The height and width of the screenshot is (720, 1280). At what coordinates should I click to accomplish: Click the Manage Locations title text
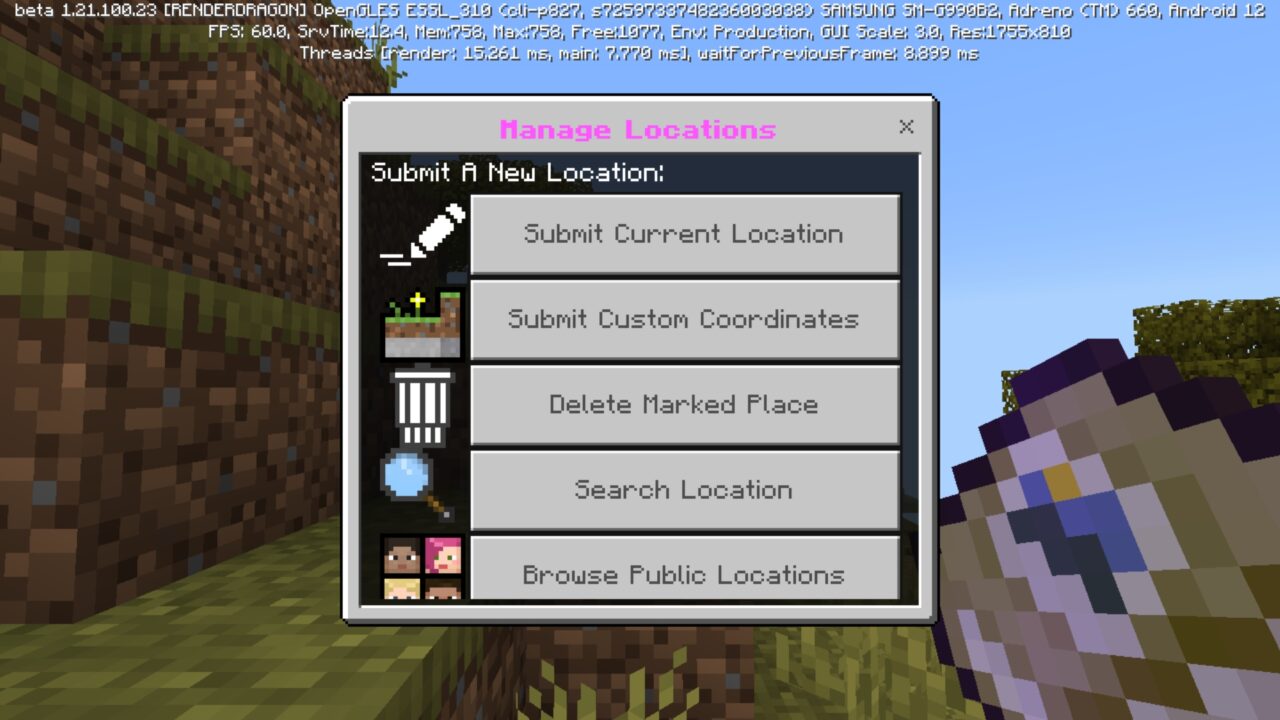[639, 130]
